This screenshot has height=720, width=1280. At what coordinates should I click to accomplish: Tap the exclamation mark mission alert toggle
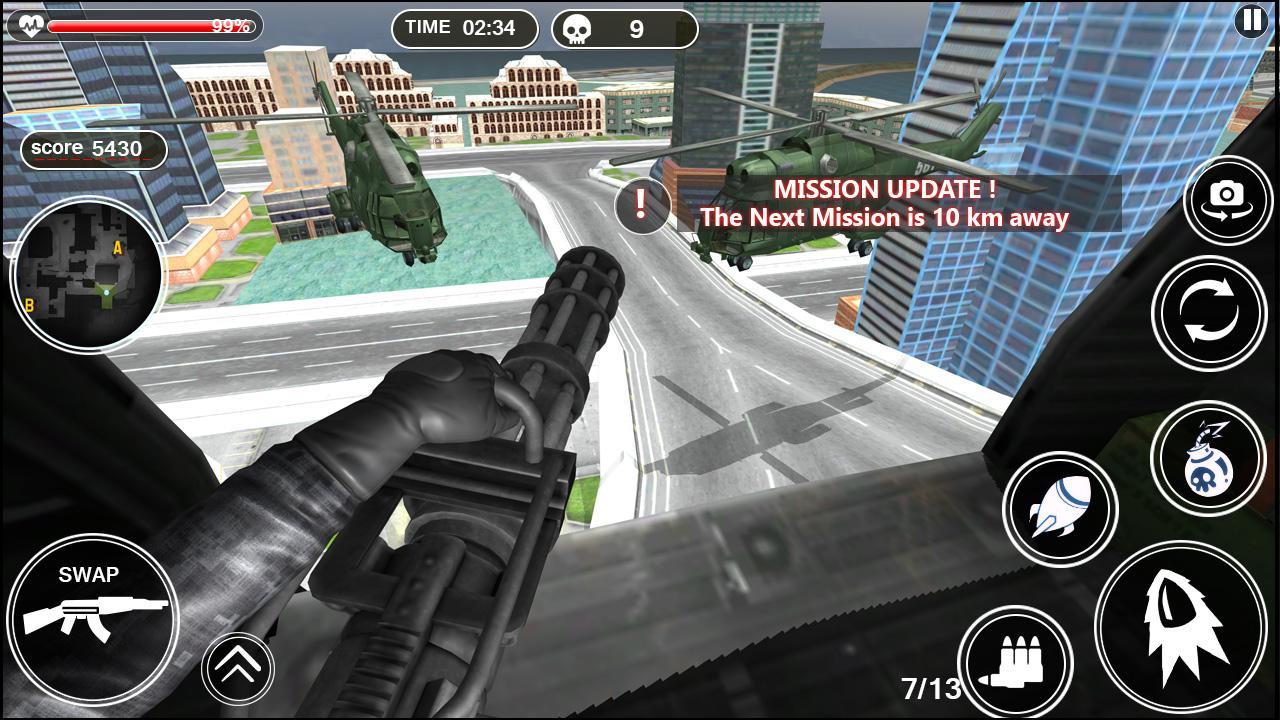point(640,205)
